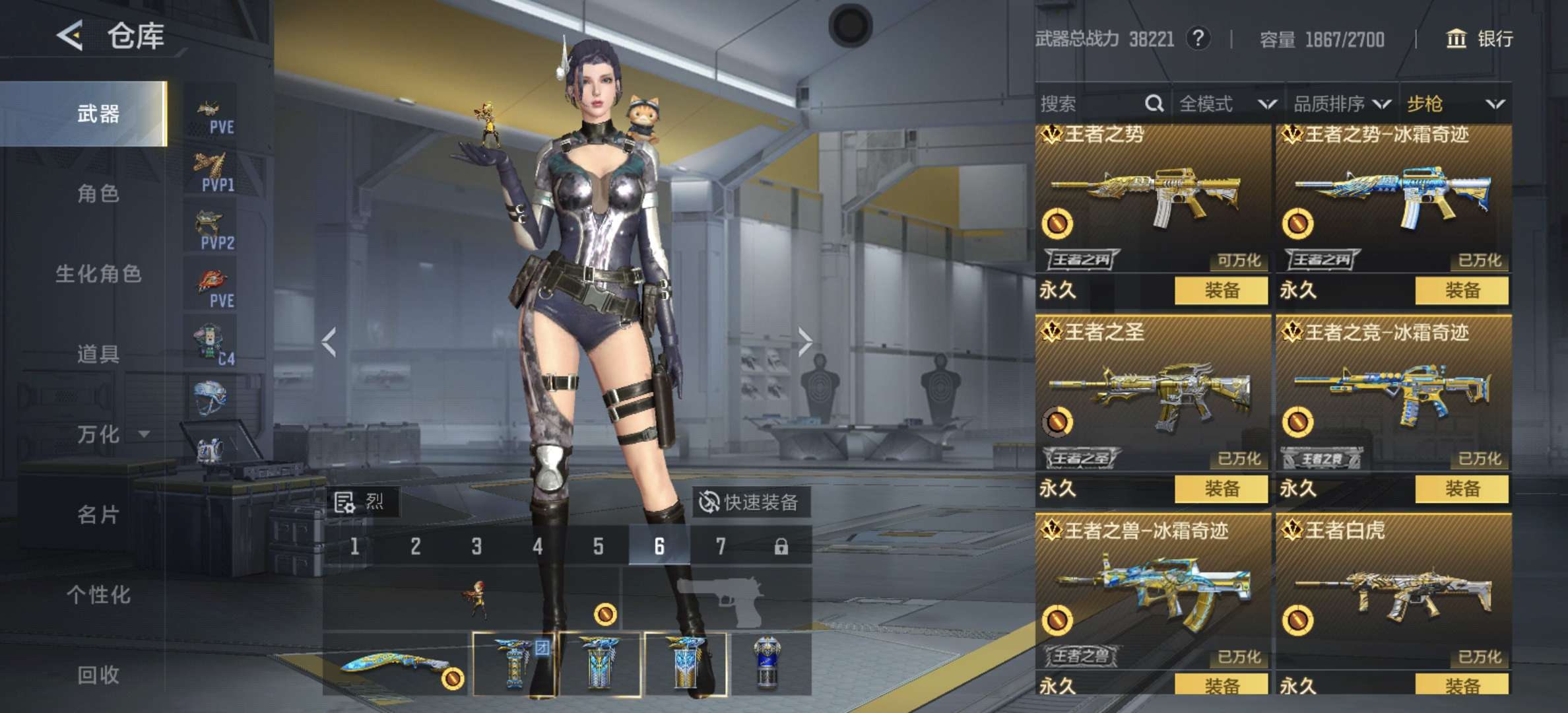Open the 角色 category
The width and height of the screenshot is (1568, 713).
point(98,193)
